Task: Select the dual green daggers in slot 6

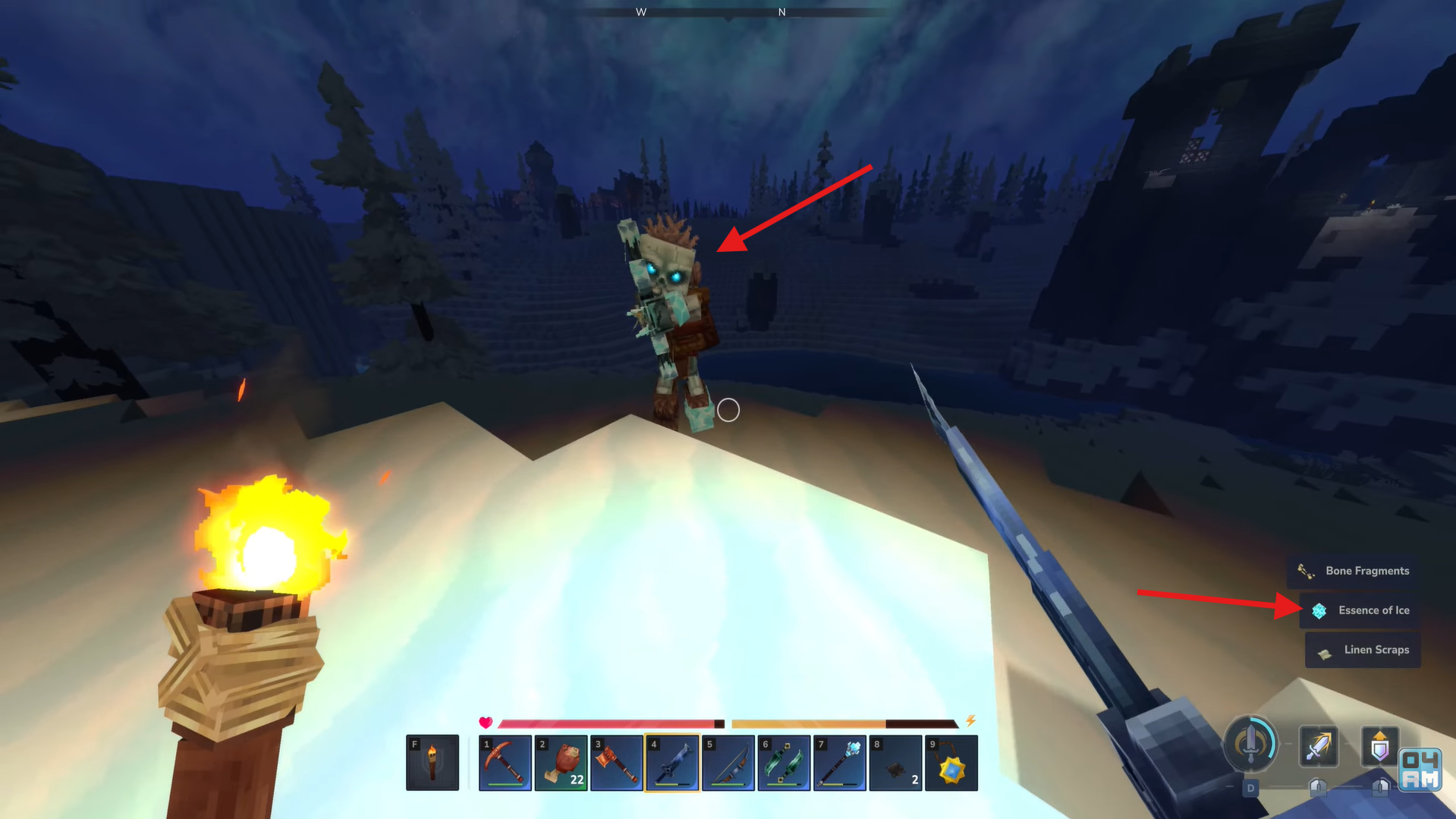Action: [784, 762]
